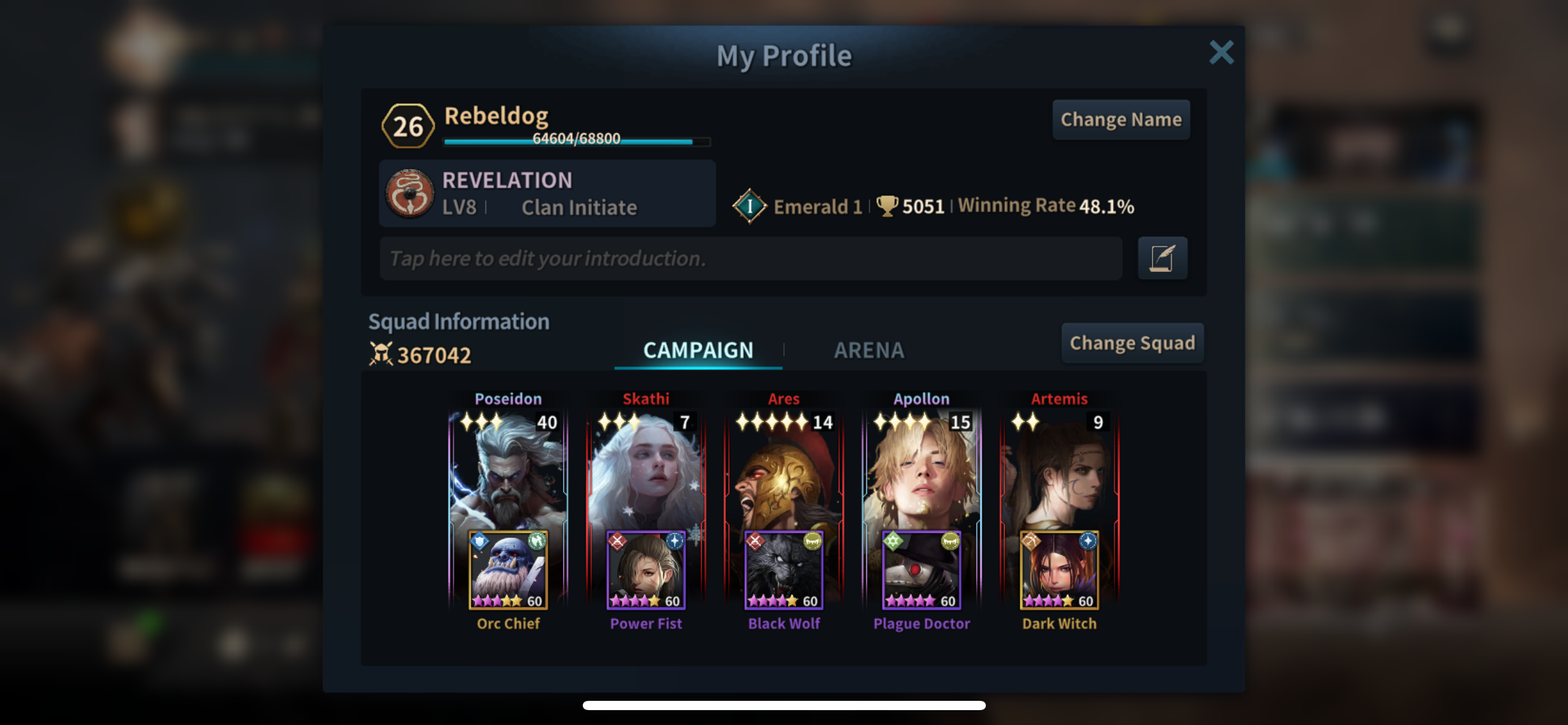Open the REVELATION clan panel
Image resolution: width=1568 pixels, height=725 pixels.
(547, 193)
